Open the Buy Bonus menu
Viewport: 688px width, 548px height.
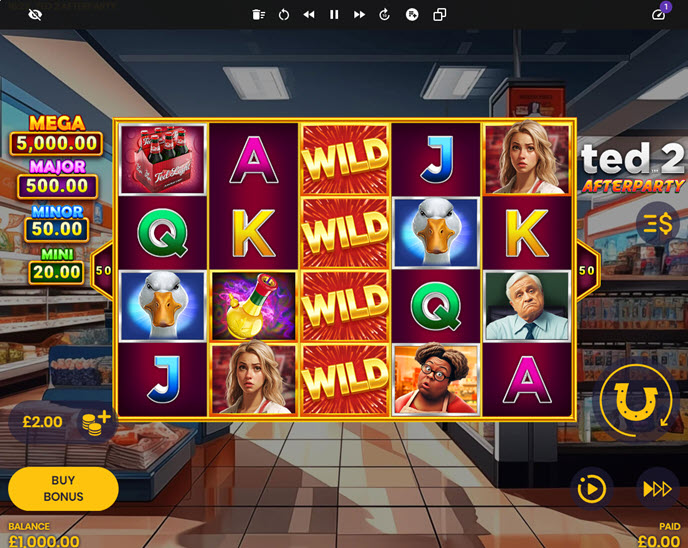(63, 488)
